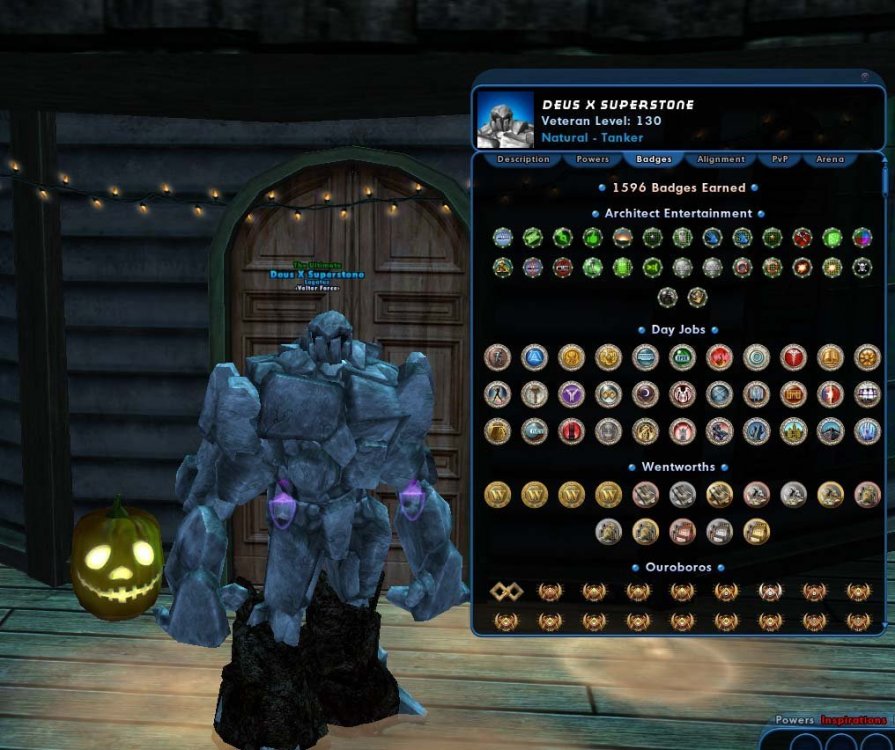Switch to the Description tab
Image resolution: width=895 pixels, height=750 pixels.
point(523,159)
